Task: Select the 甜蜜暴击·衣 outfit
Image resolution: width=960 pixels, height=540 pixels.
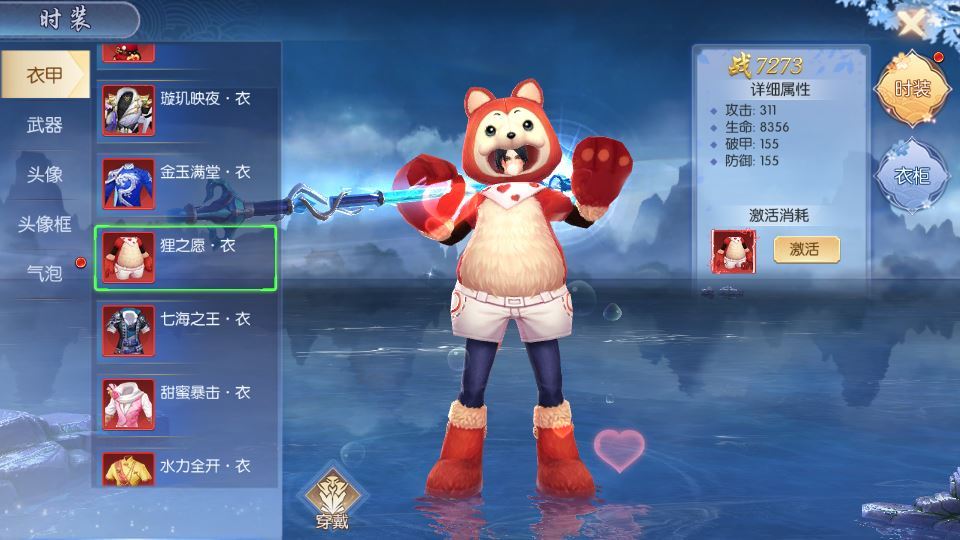Action: [185, 403]
